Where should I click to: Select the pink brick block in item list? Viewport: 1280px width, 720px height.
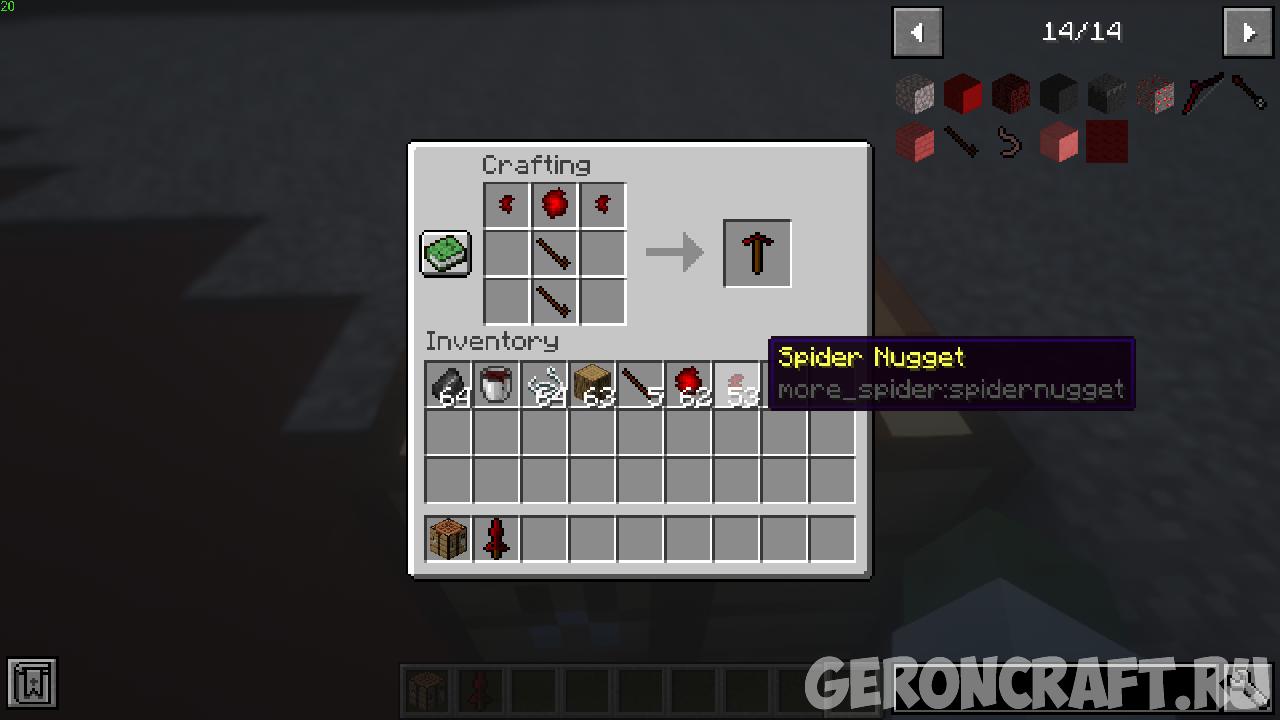click(x=915, y=142)
